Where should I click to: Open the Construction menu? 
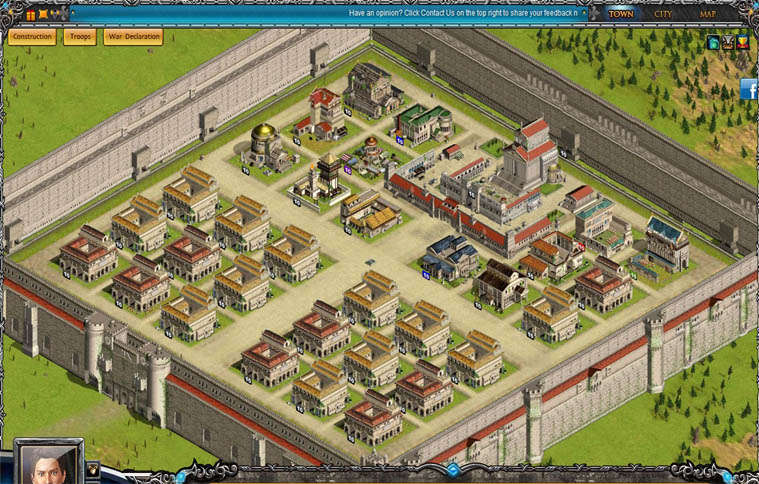[32, 37]
